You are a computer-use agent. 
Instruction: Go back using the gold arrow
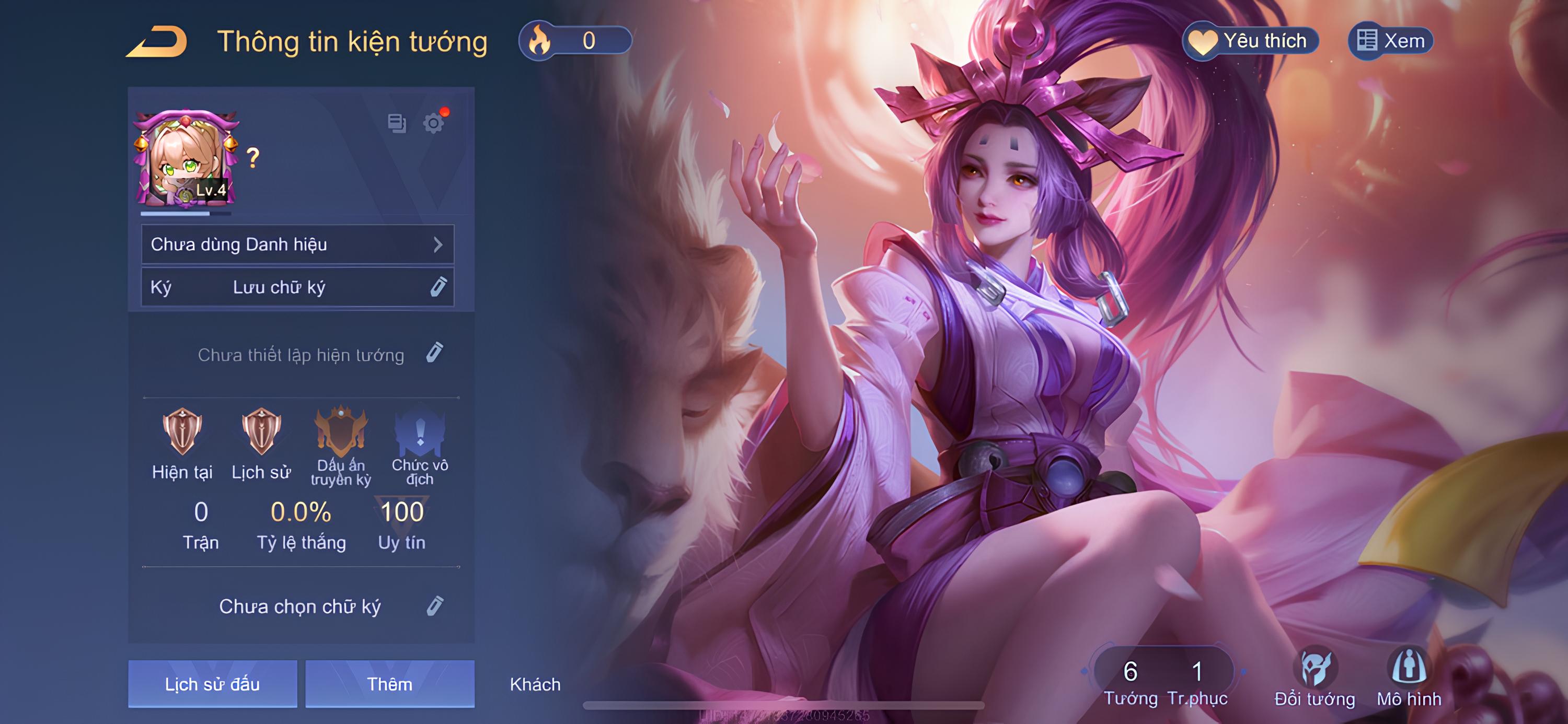pyautogui.click(x=157, y=42)
